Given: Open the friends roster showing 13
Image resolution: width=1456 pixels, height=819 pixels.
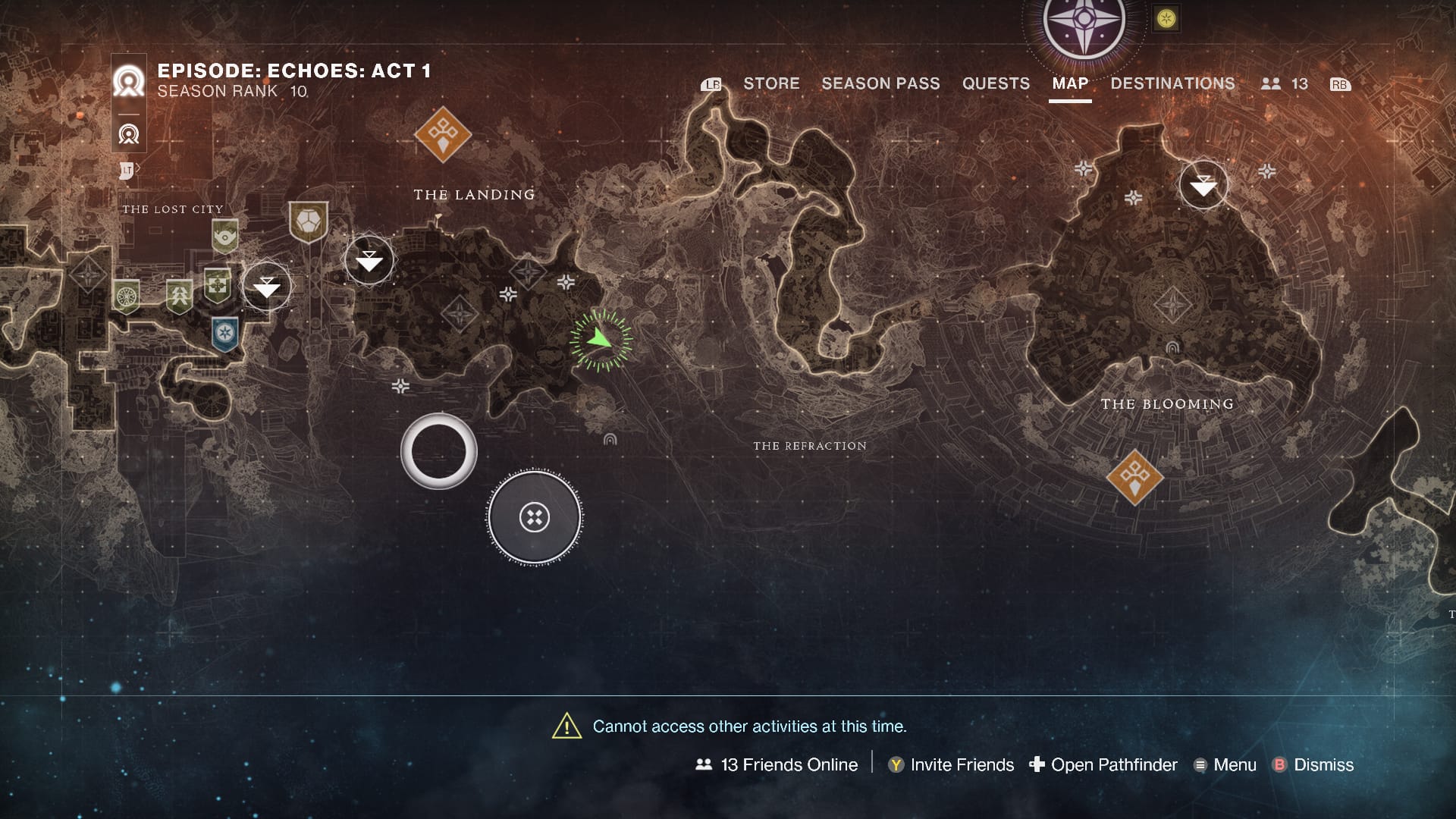Looking at the screenshot, I should [1285, 84].
